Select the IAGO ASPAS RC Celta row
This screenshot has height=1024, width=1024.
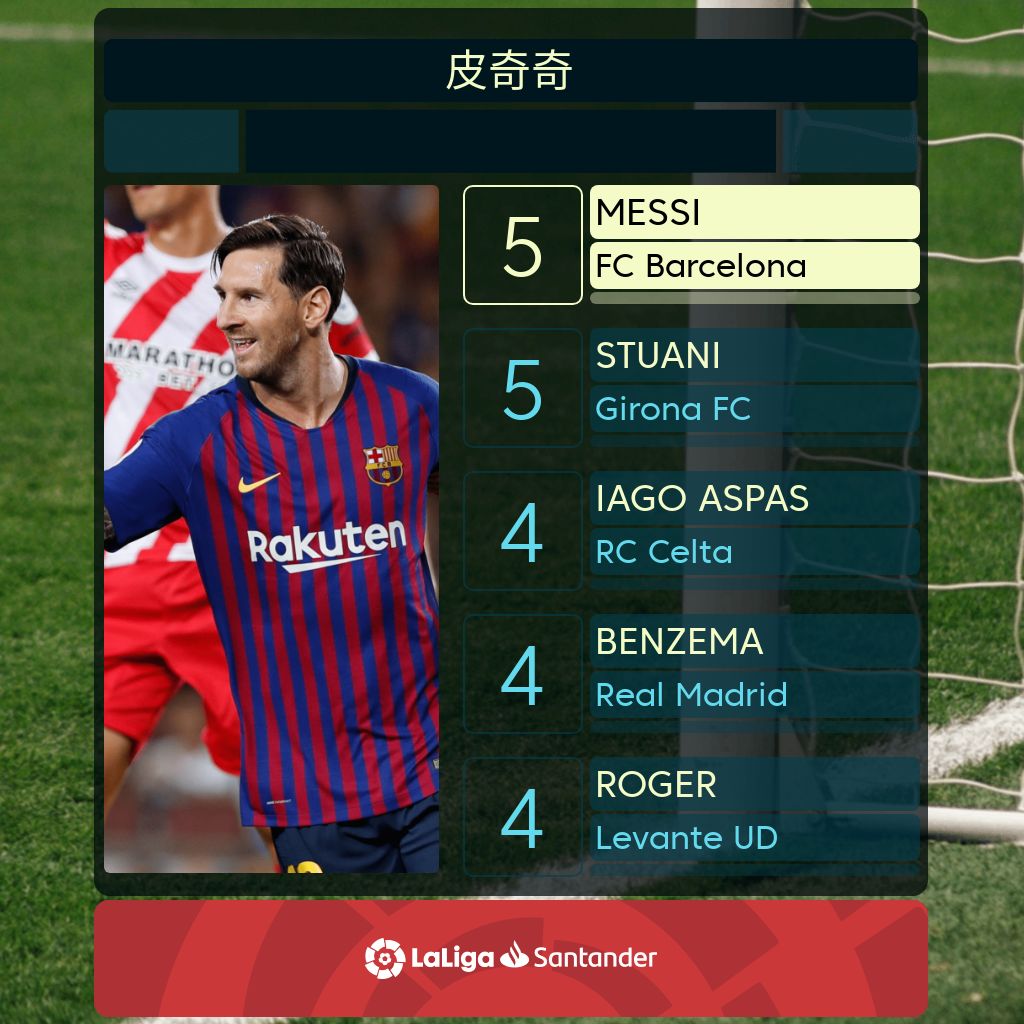690,530
